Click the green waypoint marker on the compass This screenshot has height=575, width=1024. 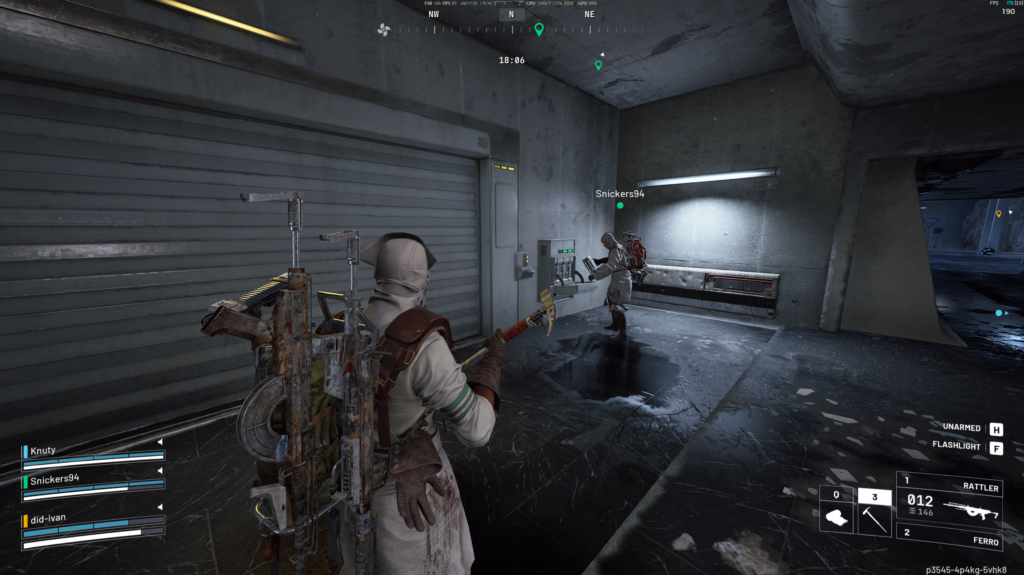pyautogui.click(x=539, y=30)
